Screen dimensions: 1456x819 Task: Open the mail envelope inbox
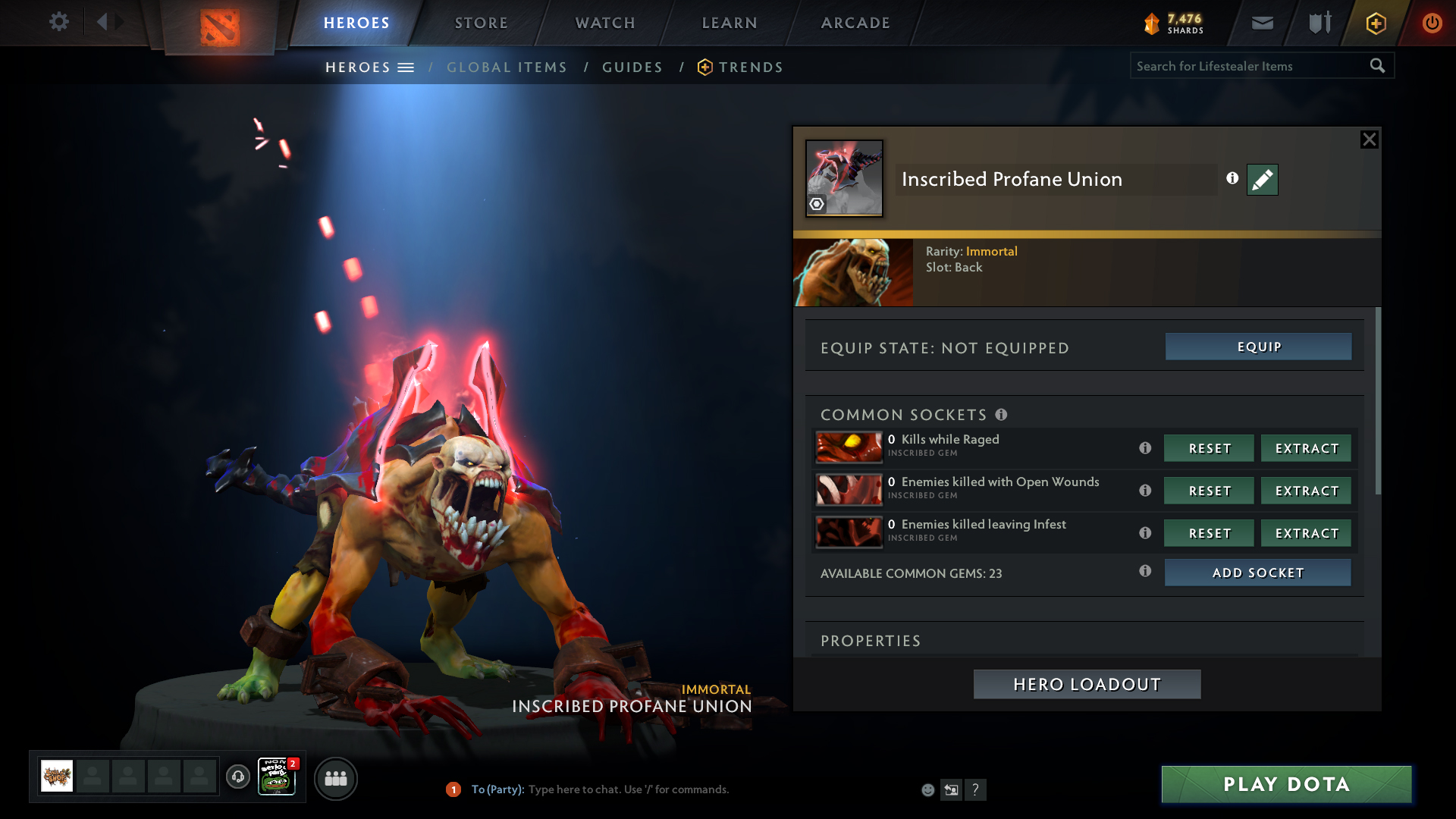(1262, 23)
